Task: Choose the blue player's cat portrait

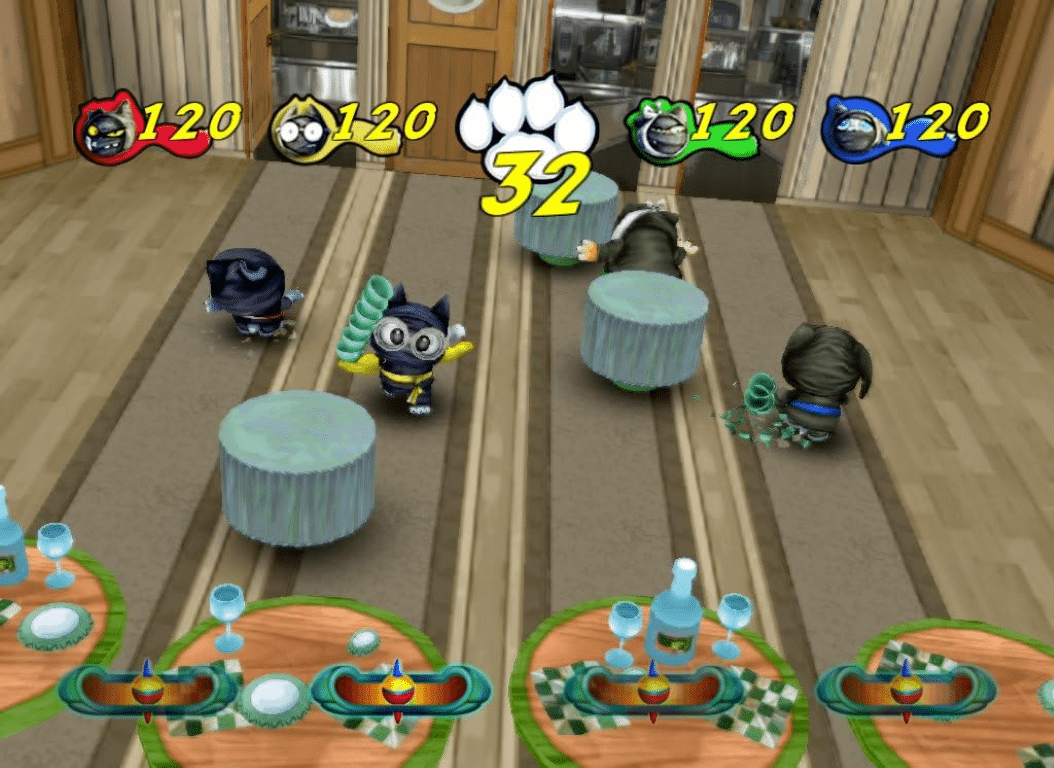Action: point(853,128)
